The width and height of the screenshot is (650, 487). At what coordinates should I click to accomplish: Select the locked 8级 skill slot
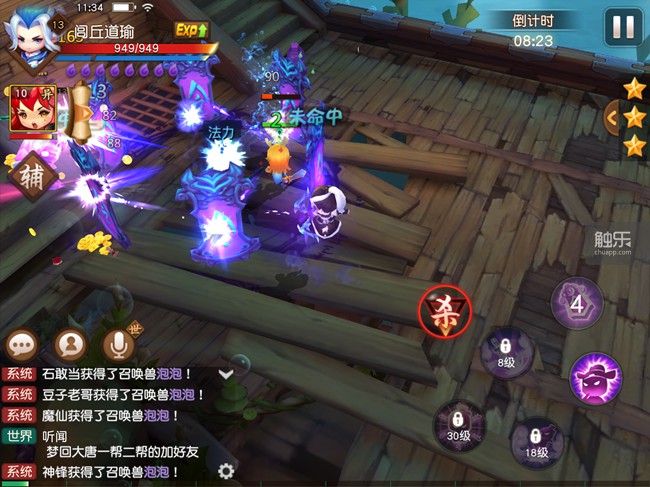[x=507, y=353]
